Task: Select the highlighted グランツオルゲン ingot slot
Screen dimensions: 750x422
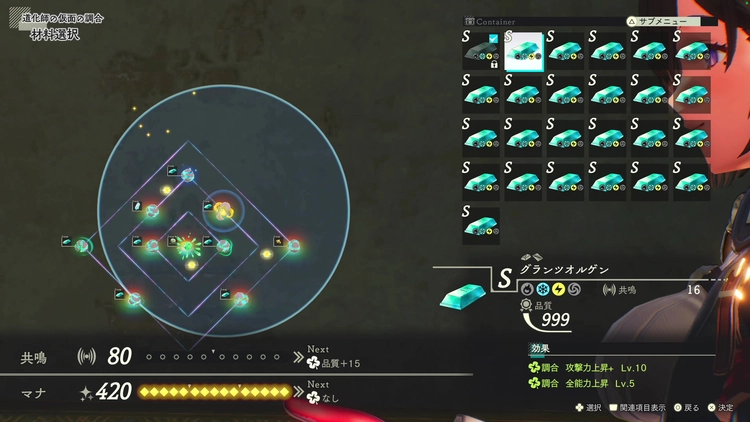Action: 524,51
